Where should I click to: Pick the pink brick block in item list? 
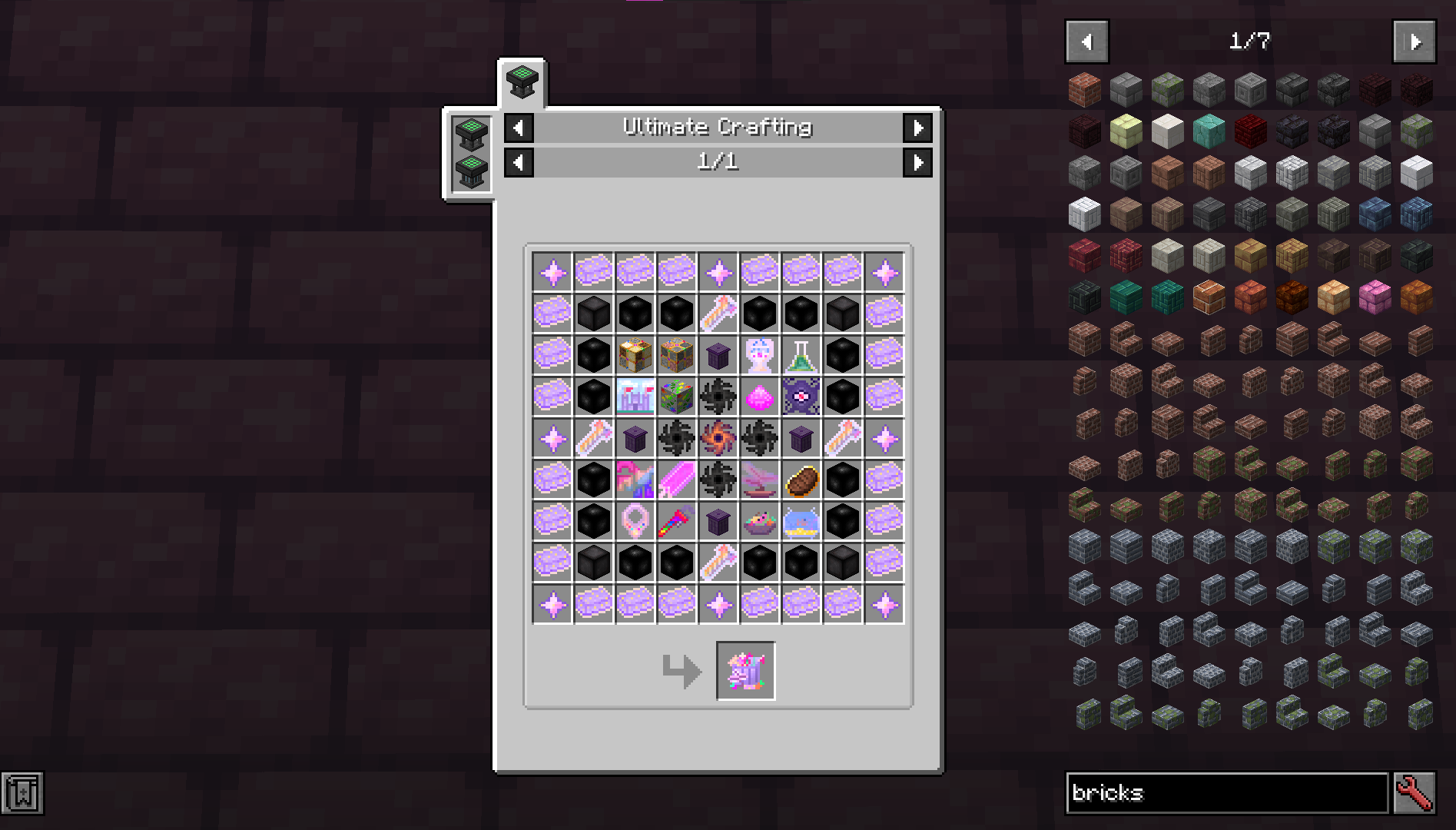tap(1375, 297)
